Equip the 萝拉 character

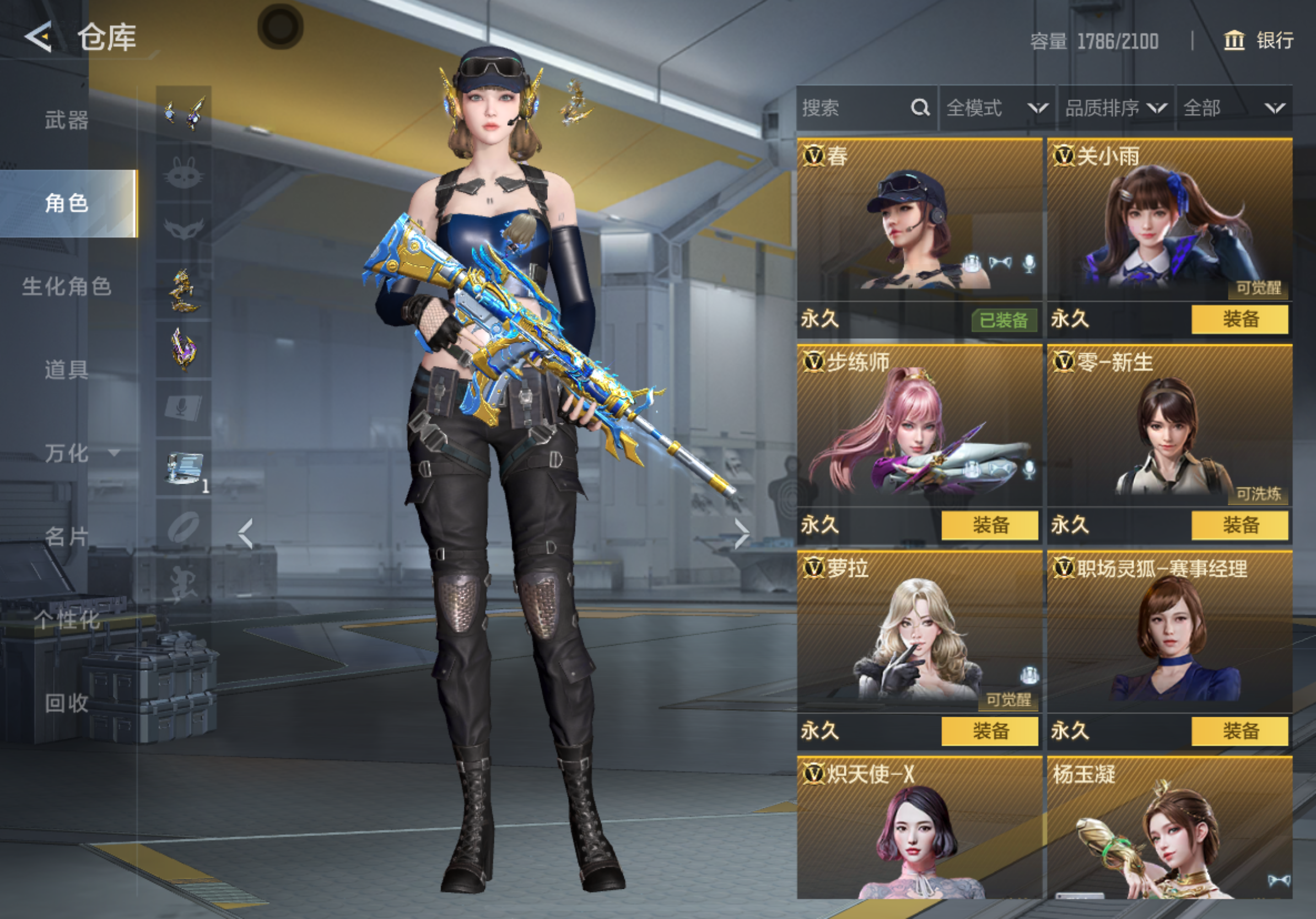pos(989,731)
